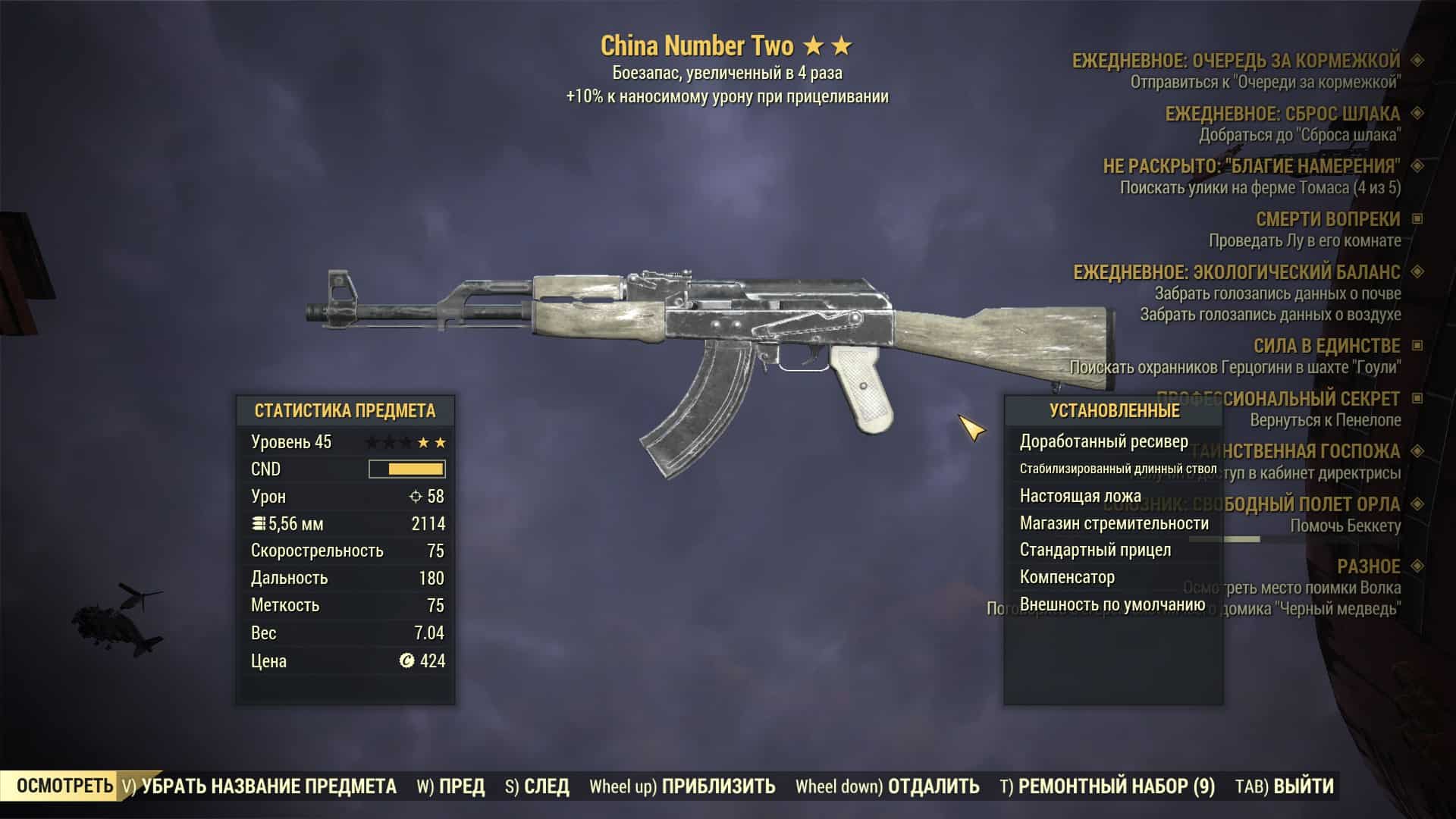Image resolution: width=1456 pixels, height=819 pixels.
Task: Choose the Компенсатор mod row
Action: 1067,577
